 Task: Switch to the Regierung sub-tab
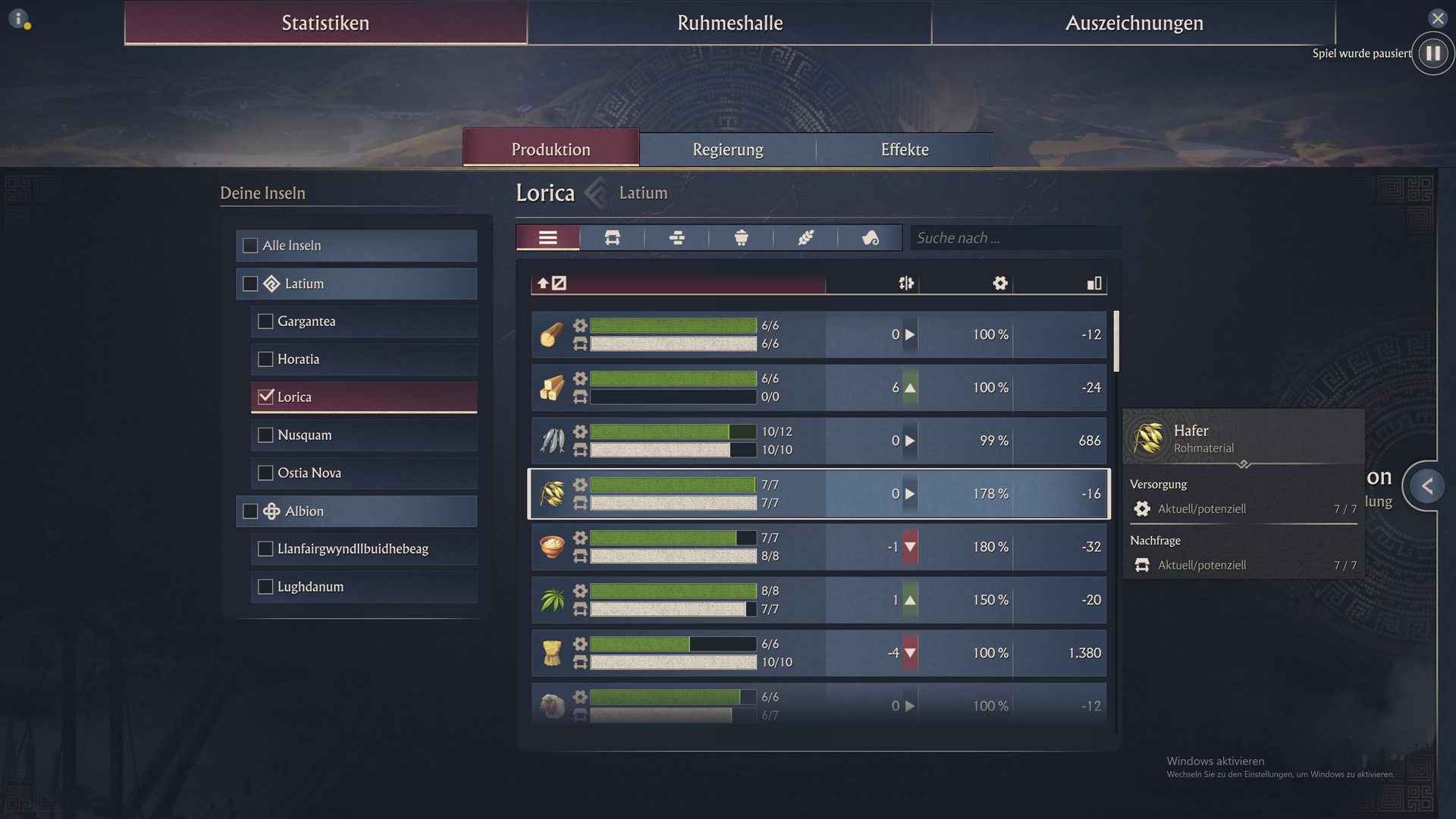point(727,149)
